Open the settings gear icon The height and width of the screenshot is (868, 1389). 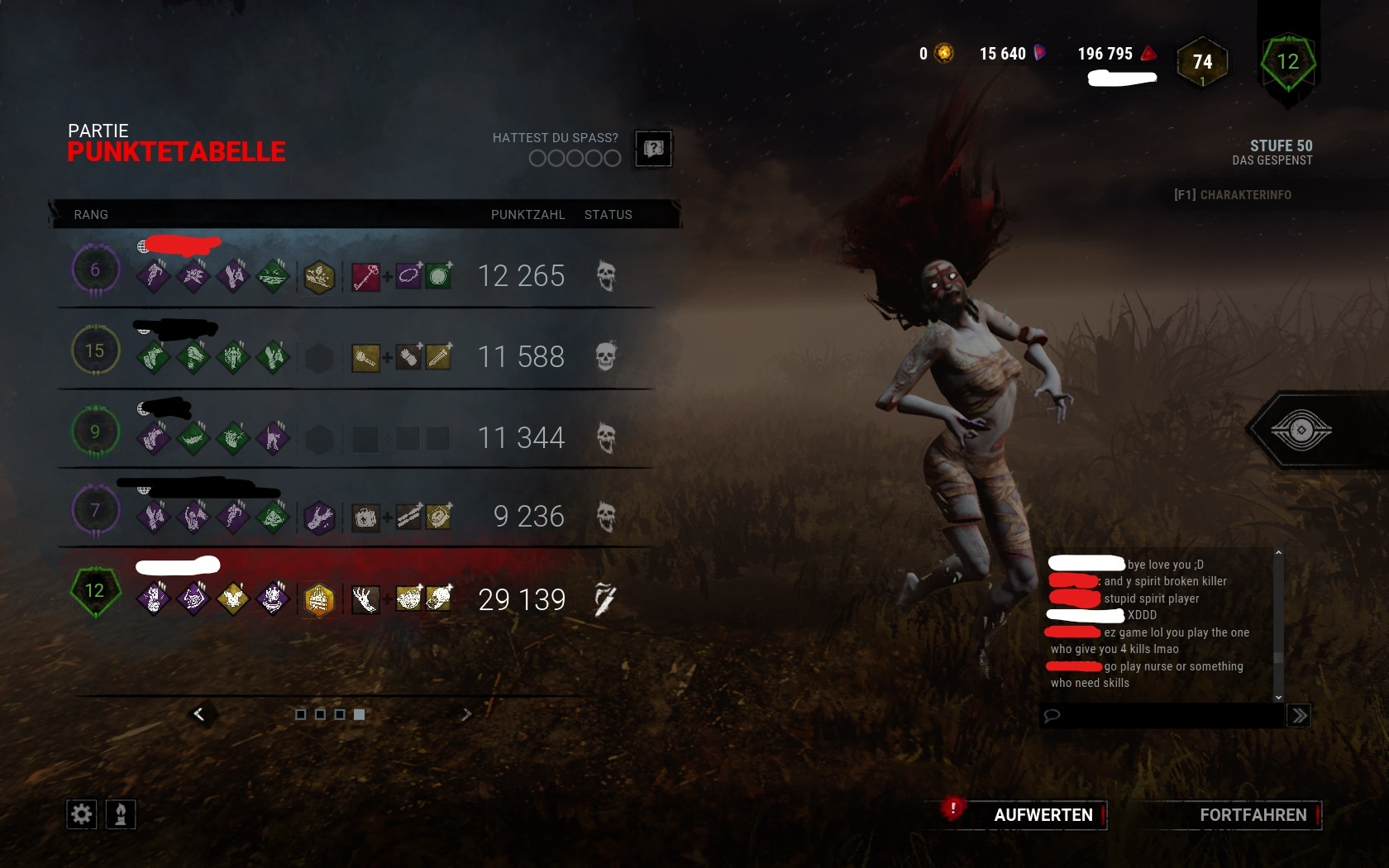click(x=80, y=814)
